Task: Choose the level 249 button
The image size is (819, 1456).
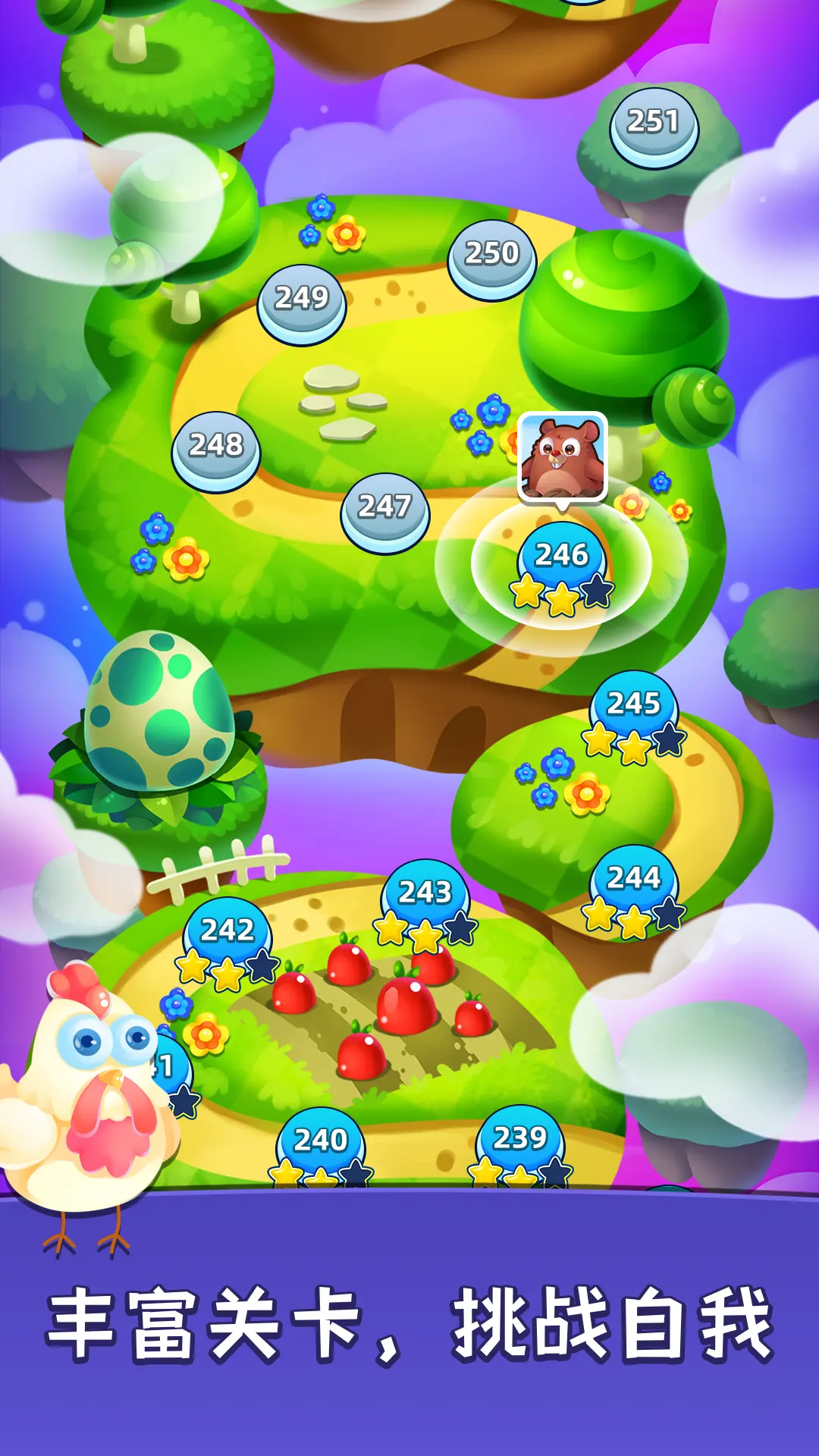Action: [x=302, y=301]
